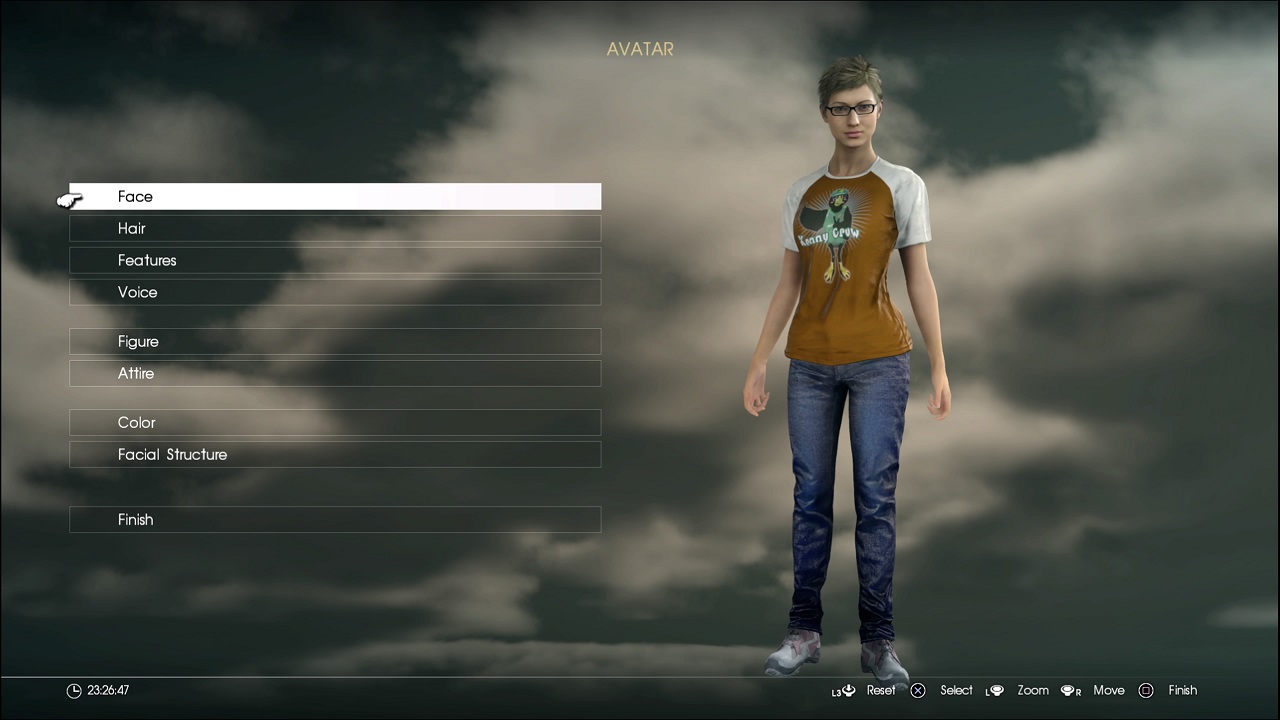This screenshot has height=720, width=1280.
Task: Open the Hair customization option
Action: pyautogui.click(x=335, y=229)
